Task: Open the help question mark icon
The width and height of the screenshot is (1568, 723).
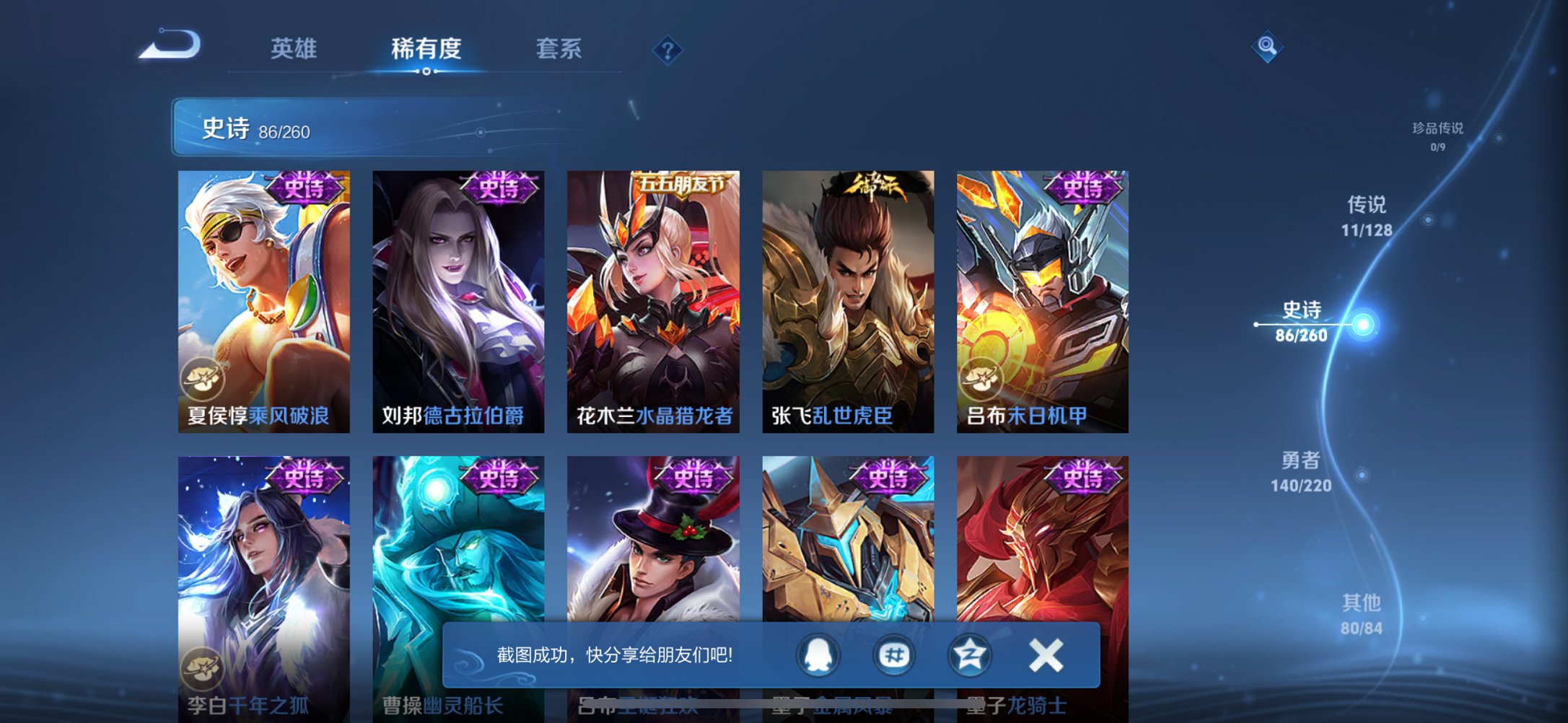Action: click(x=667, y=50)
